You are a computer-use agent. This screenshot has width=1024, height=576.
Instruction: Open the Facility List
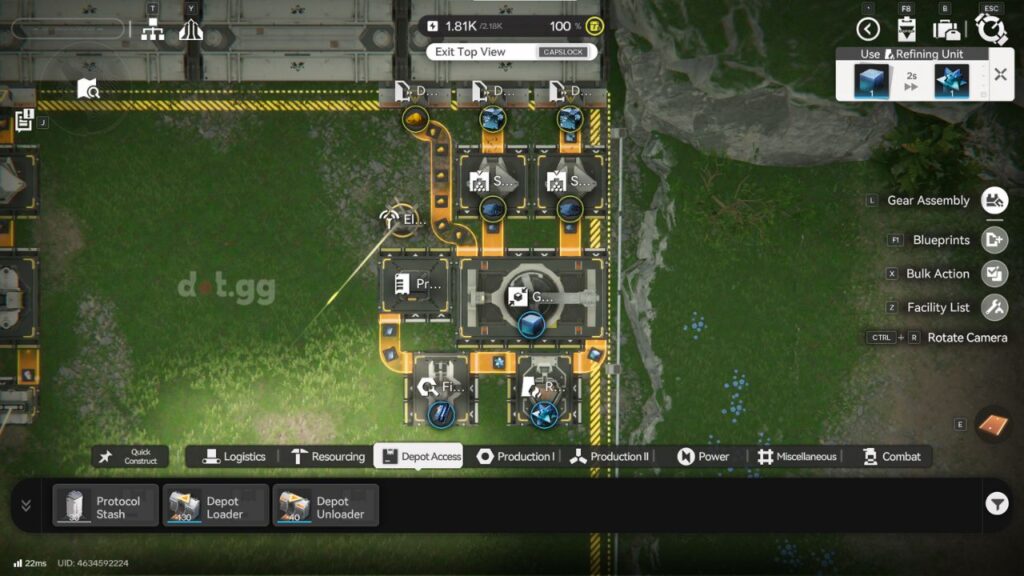994,307
